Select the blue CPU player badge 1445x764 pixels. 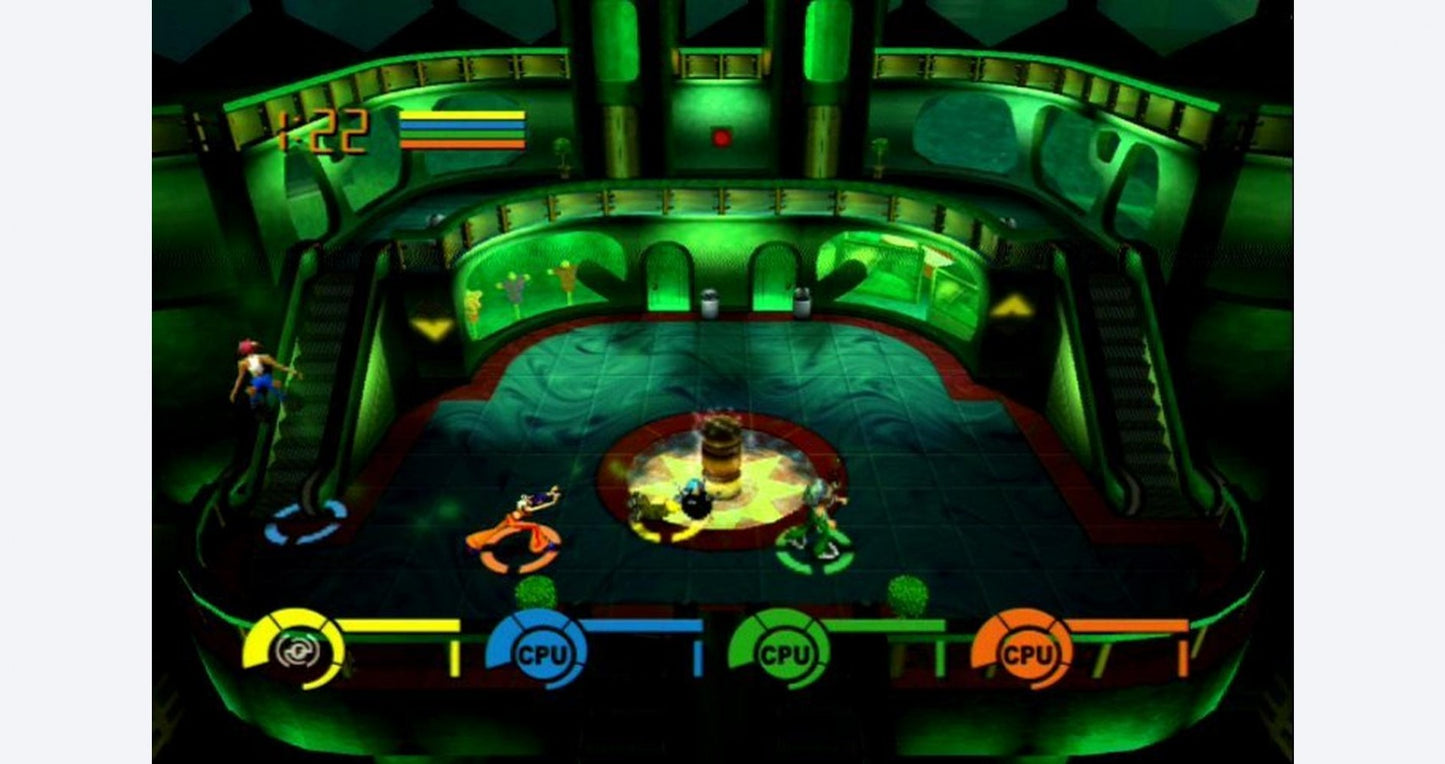pos(540,655)
